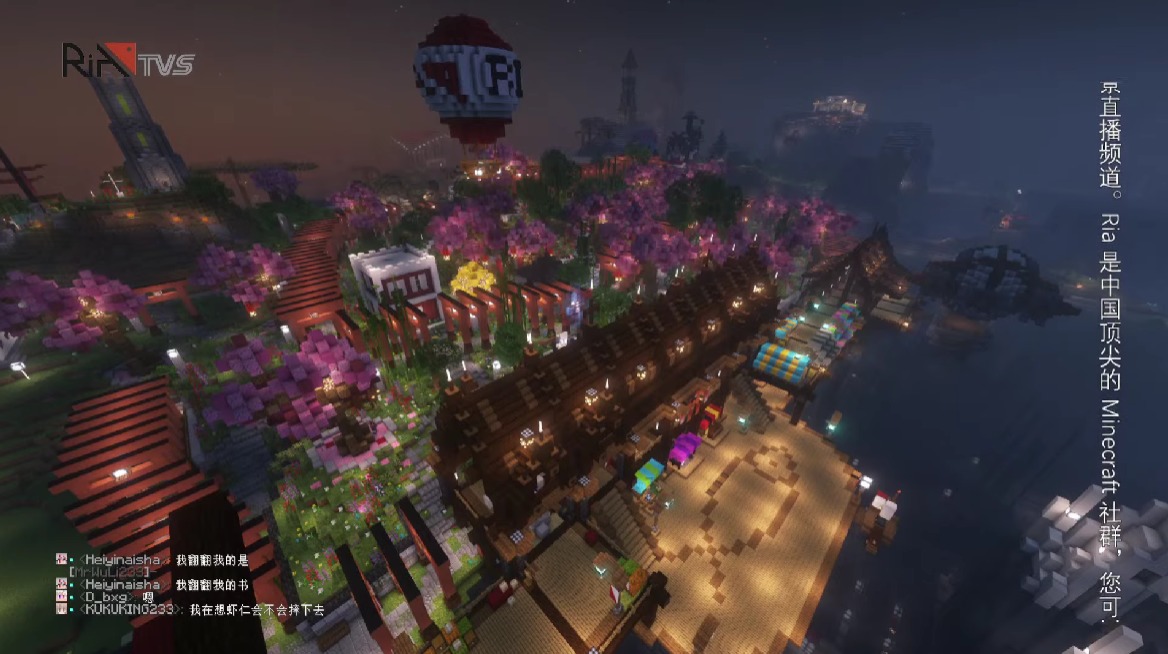The image size is (1168, 654).
Task: Click the MrWuLi233 name tag in chat
Action: 108,571
